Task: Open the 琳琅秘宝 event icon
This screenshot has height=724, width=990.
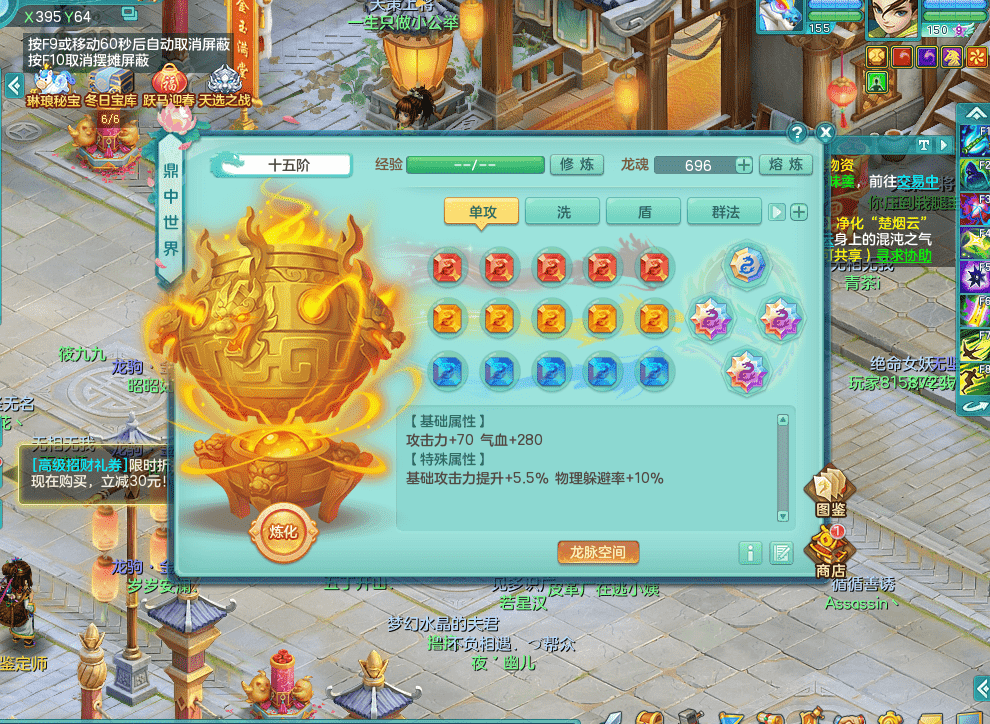Action: [53, 84]
